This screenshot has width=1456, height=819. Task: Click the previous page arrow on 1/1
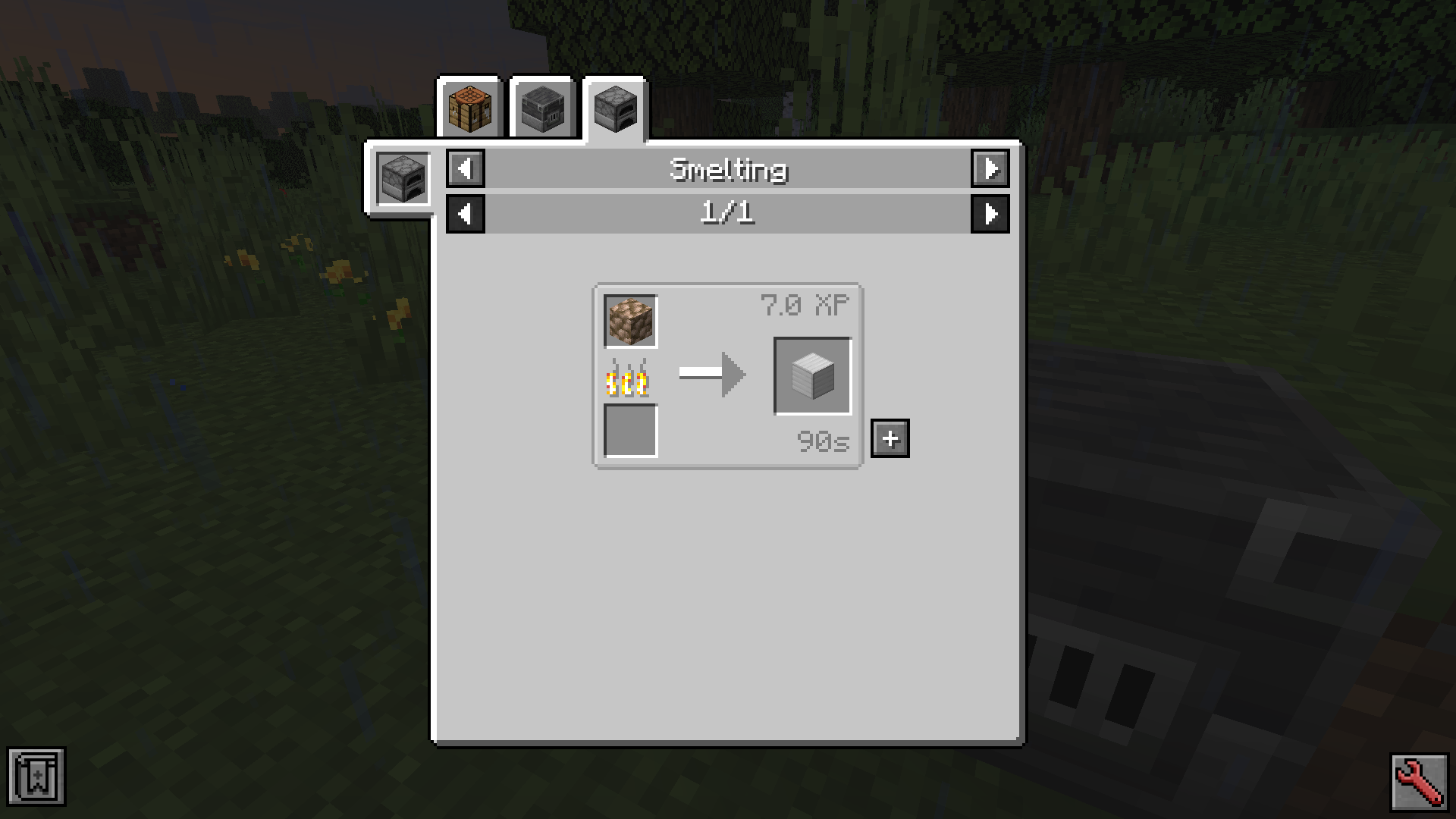(466, 214)
